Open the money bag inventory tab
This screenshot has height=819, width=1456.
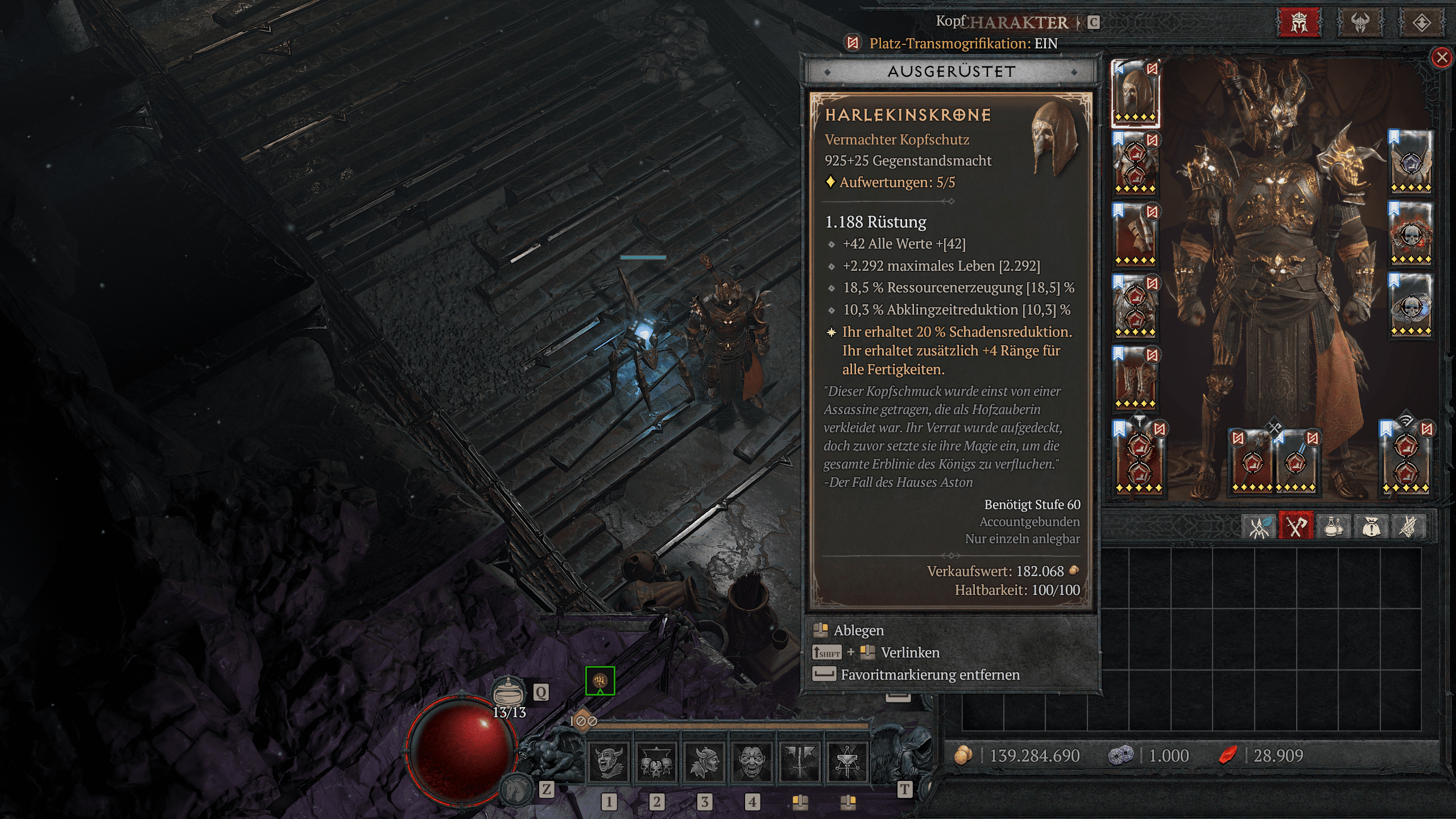pyautogui.click(x=1371, y=526)
